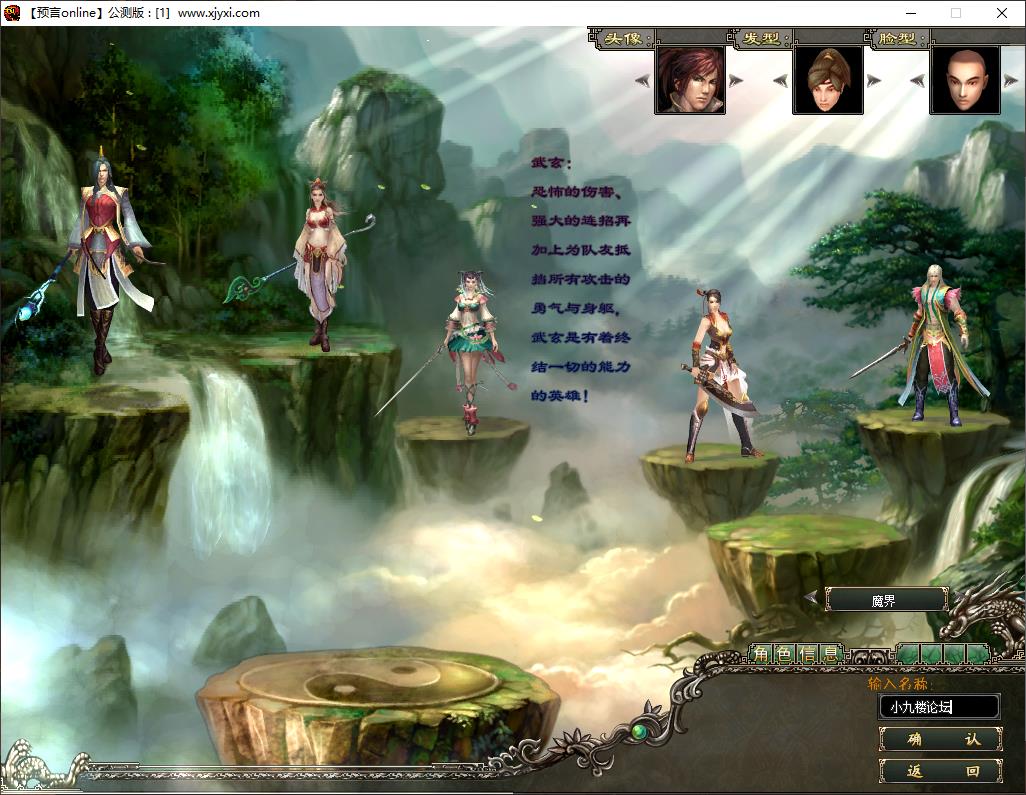Click the red-haired portrait thumbnail
This screenshot has width=1026, height=795.
[690, 80]
